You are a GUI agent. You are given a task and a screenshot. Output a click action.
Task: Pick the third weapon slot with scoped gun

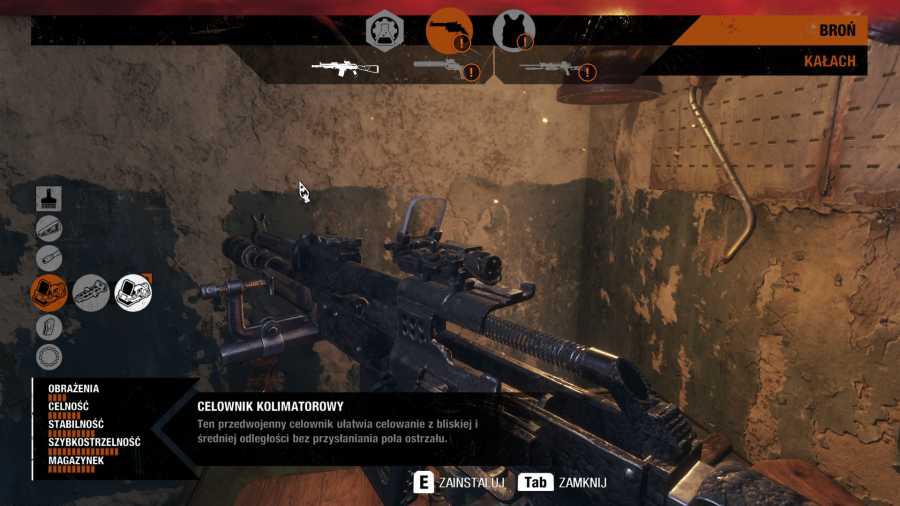(x=550, y=68)
